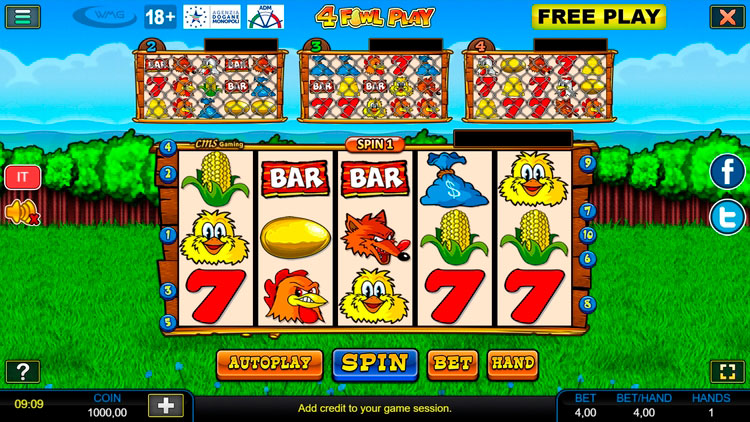This screenshot has width=750, height=422.
Task: Open the help question mark
Action: pos(22,372)
